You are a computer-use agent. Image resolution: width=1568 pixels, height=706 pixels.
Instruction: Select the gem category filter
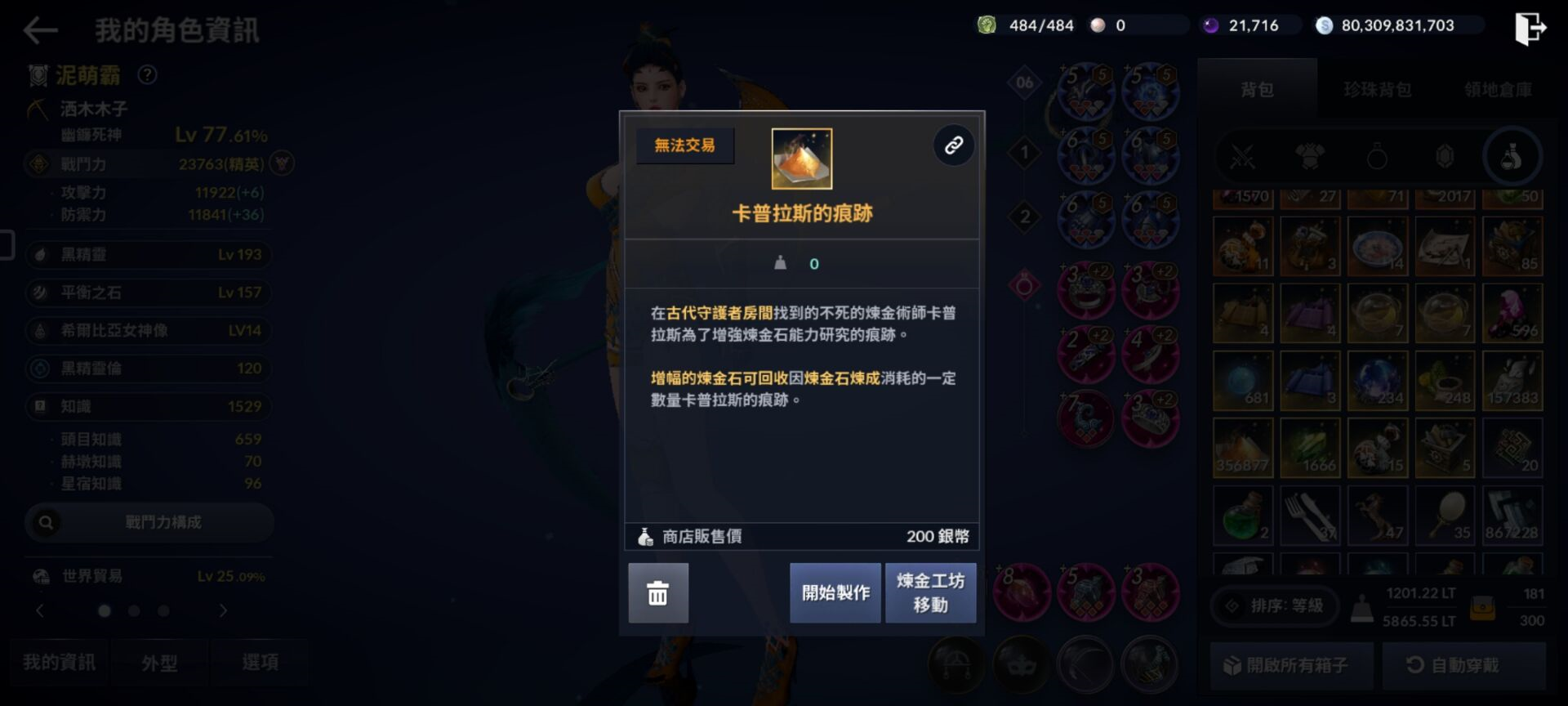pyautogui.click(x=1445, y=157)
